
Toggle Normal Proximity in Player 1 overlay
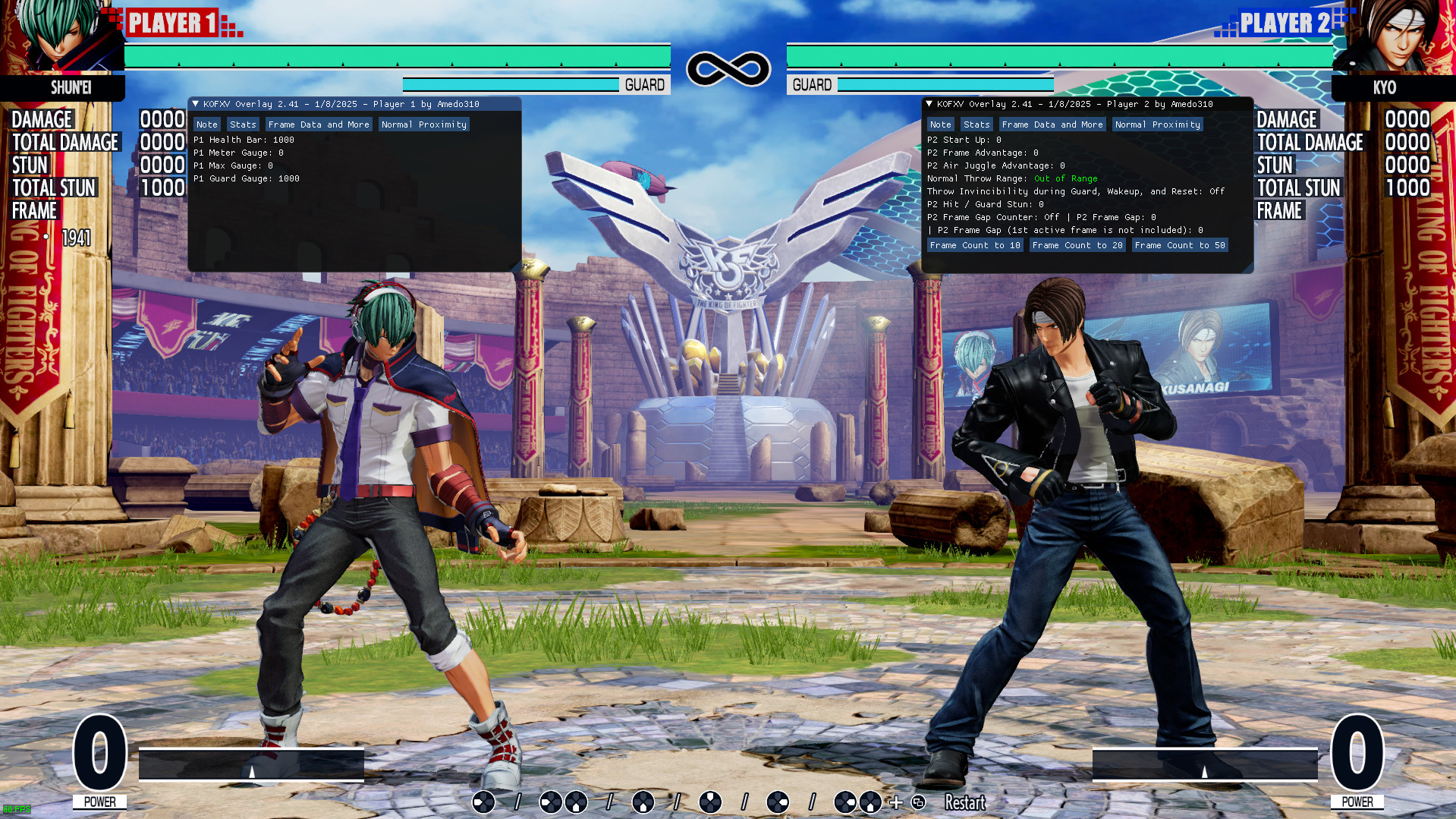click(423, 124)
